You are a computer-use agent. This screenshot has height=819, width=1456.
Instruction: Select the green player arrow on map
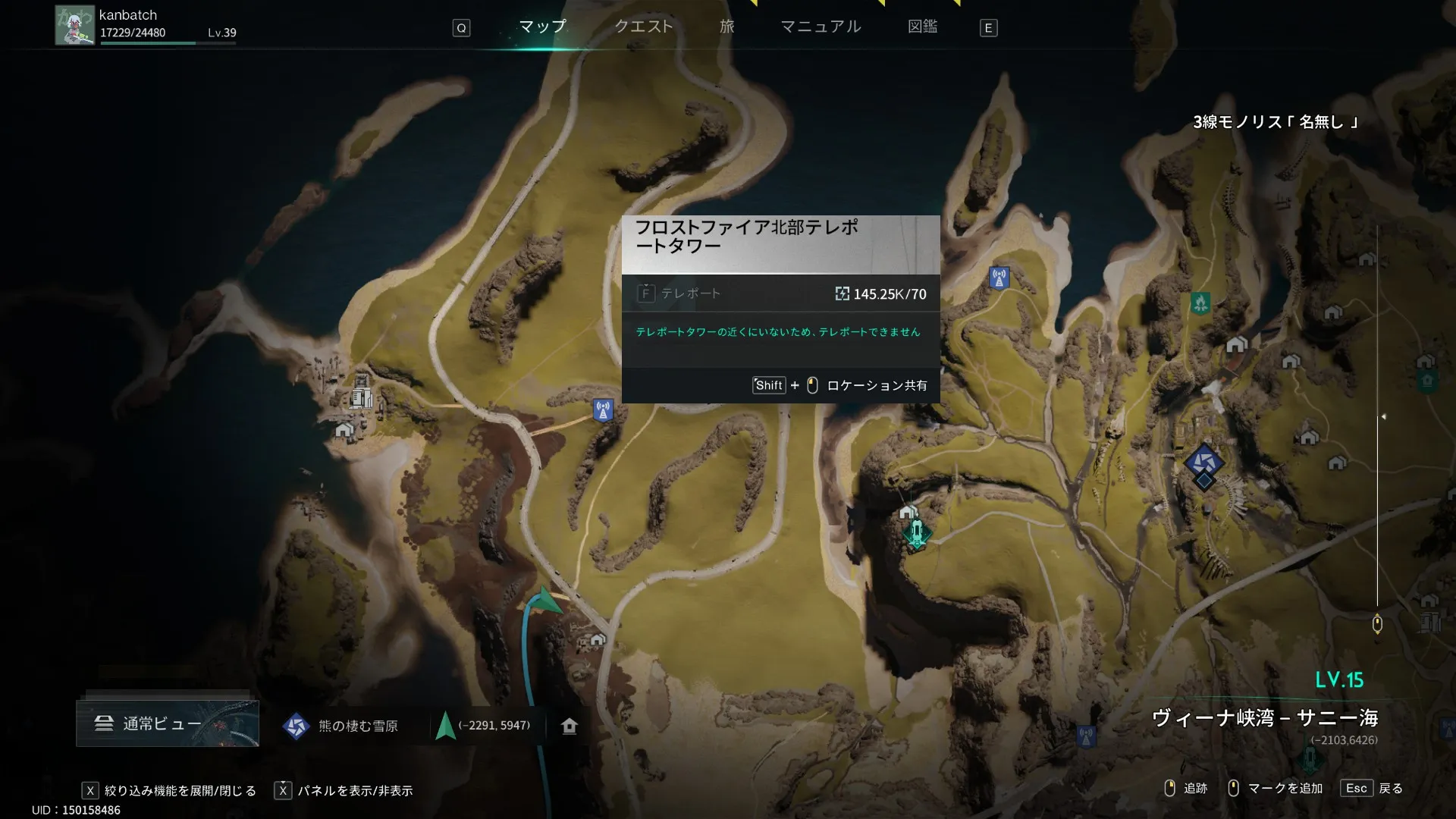544,601
